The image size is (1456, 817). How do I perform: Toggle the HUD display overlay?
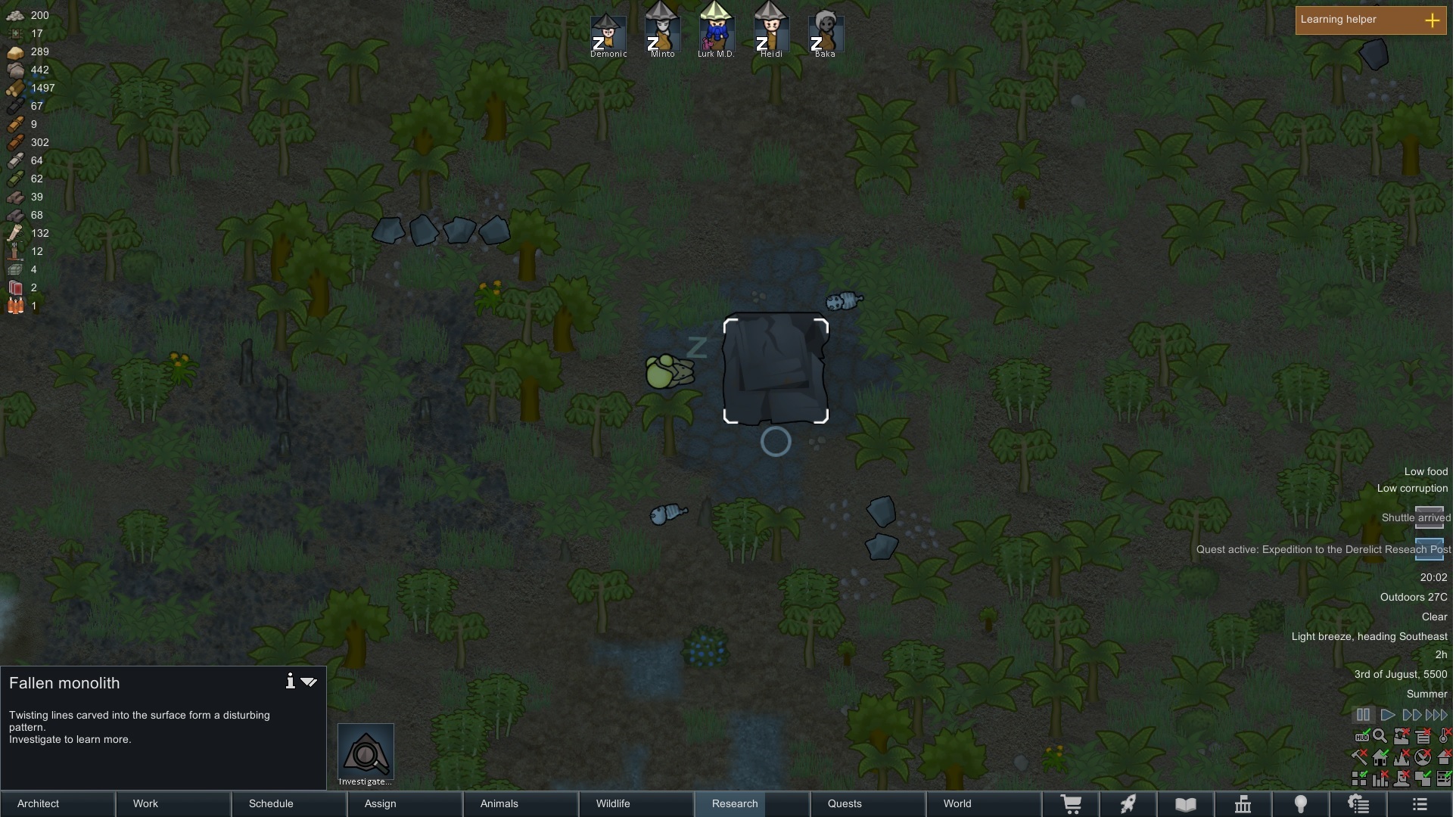pos(1362,736)
